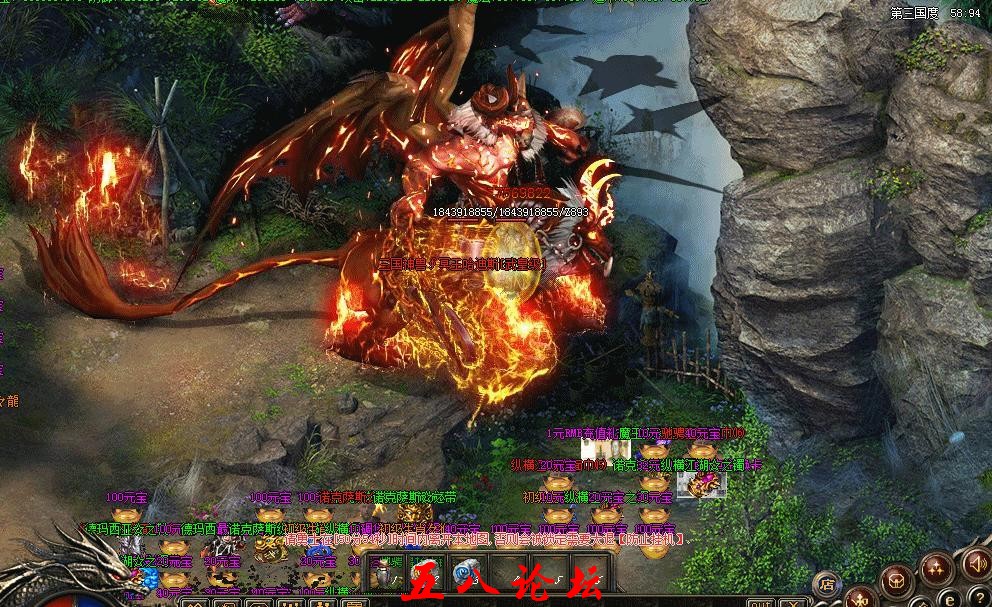Open the bag with the box icon

(x=899, y=578)
